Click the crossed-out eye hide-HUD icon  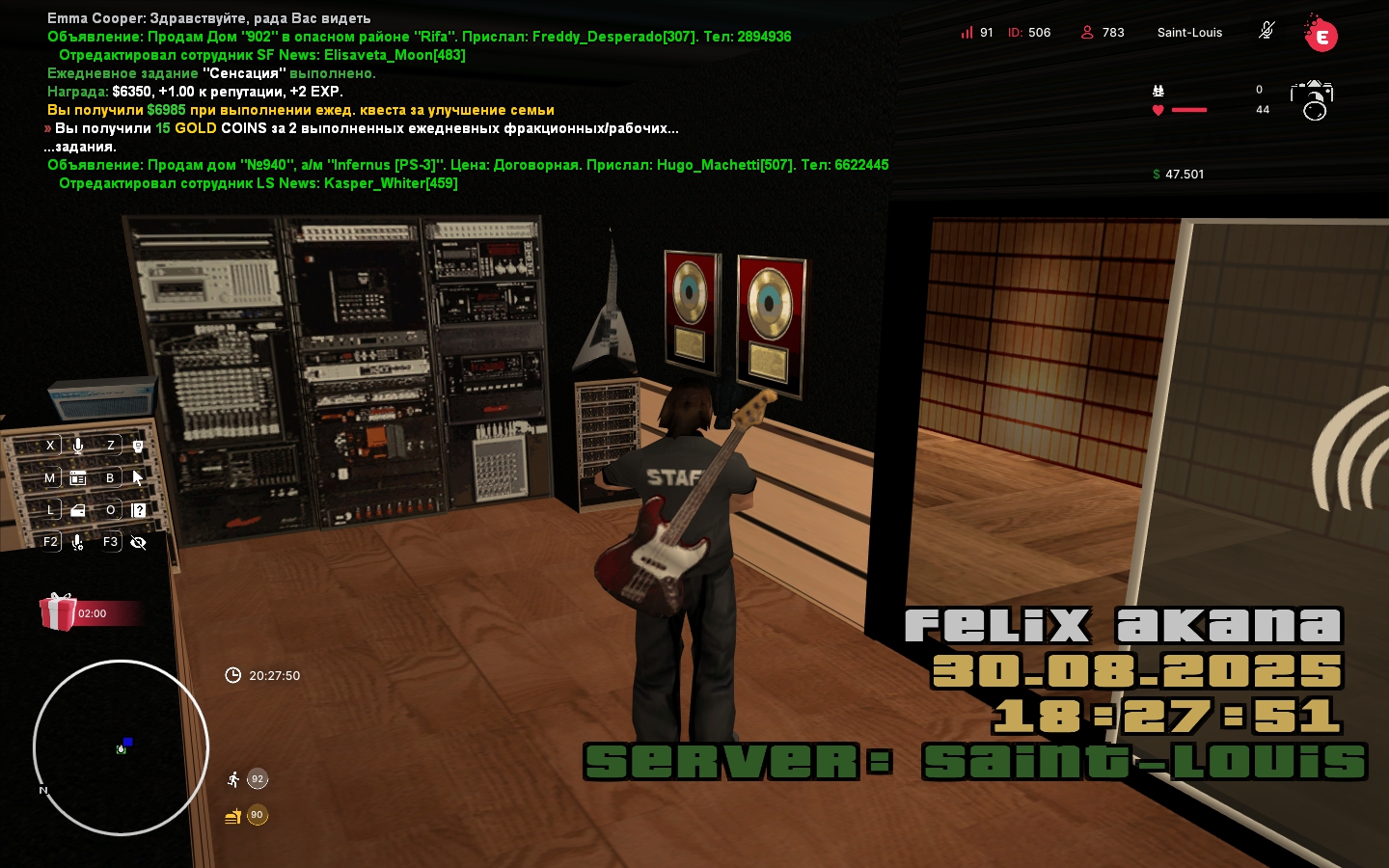click(x=138, y=542)
